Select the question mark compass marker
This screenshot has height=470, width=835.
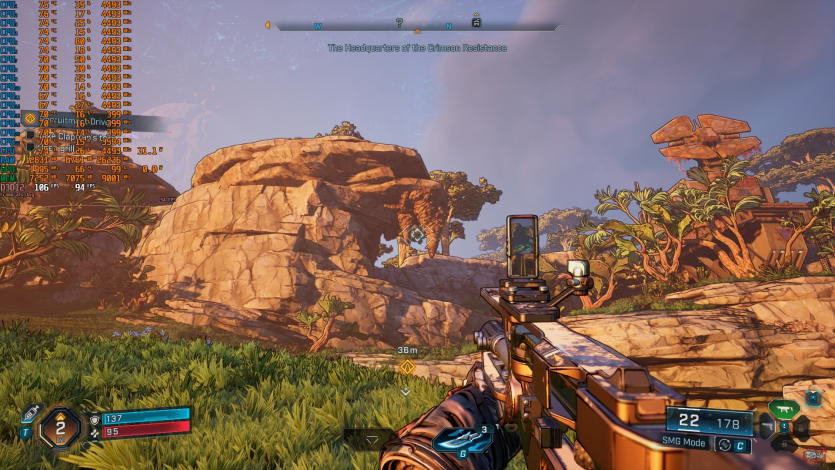point(399,22)
